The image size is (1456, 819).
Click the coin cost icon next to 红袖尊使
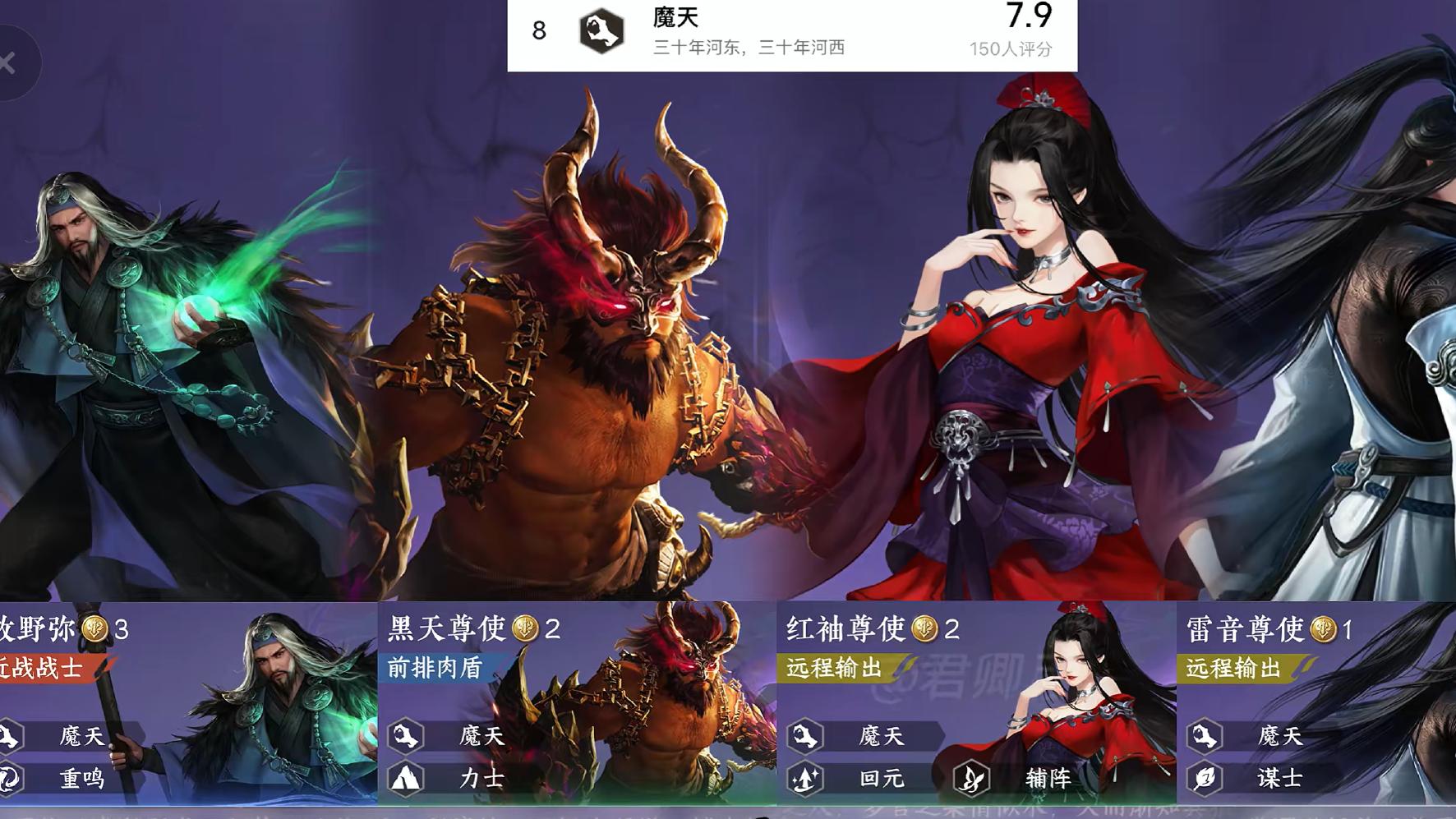tap(924, 628)
